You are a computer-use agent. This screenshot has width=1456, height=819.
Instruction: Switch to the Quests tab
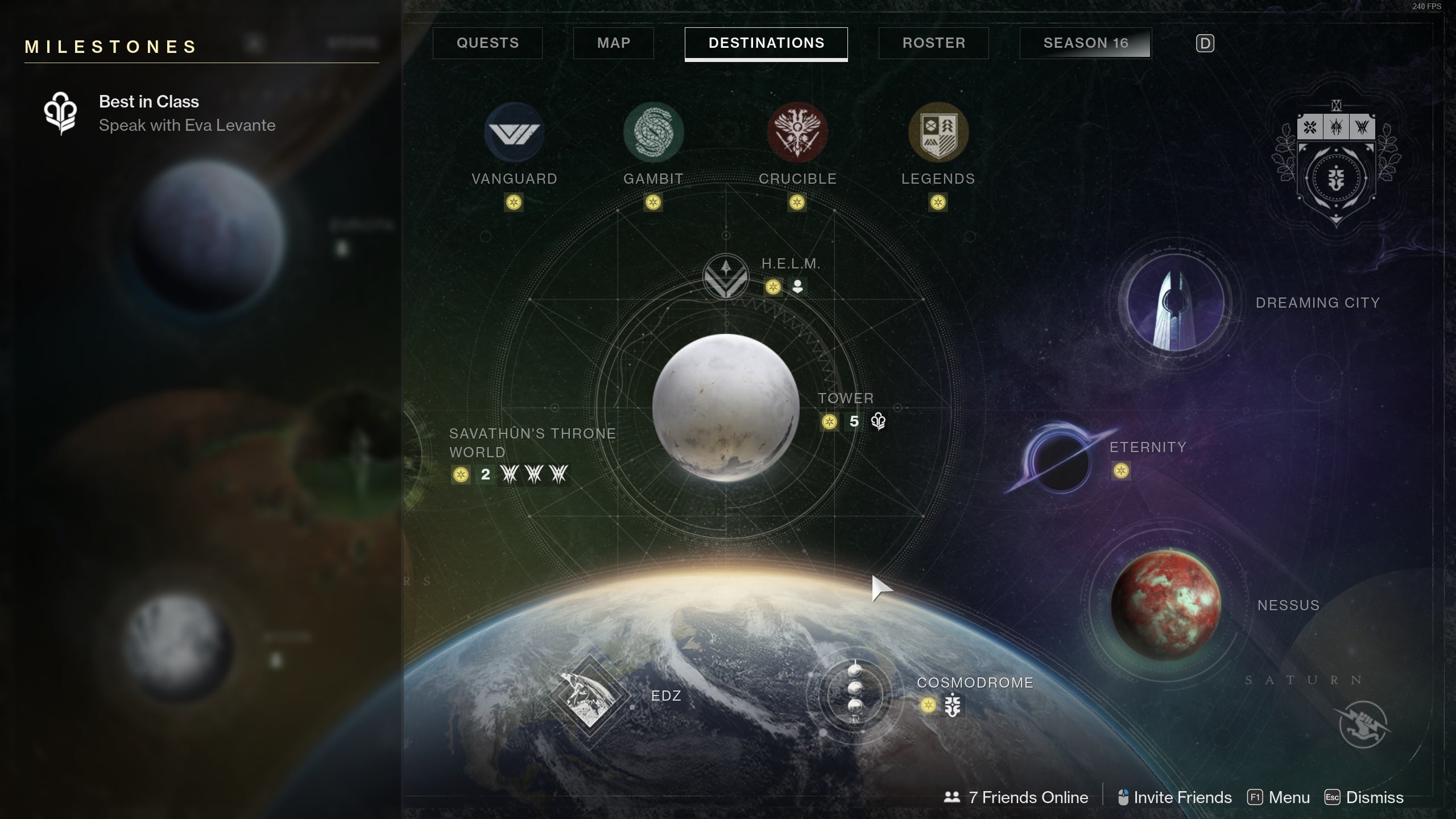pyautogui.click(x=487, y=43)
